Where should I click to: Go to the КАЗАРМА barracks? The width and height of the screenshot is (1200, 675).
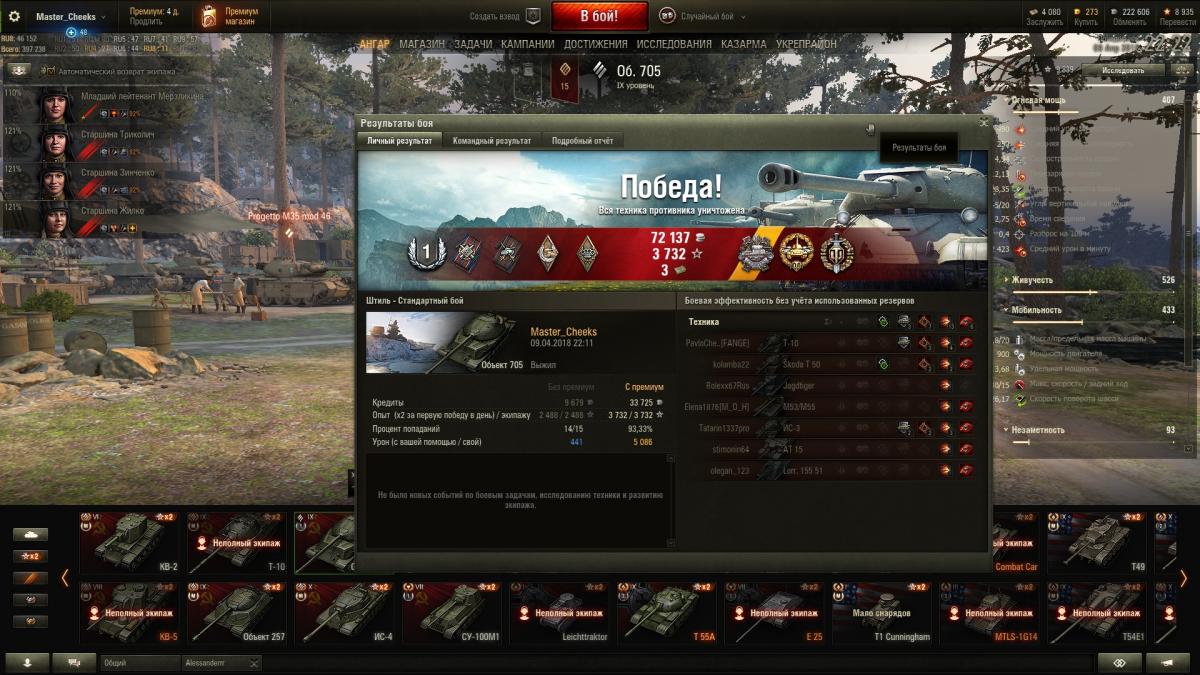click(x=744, y=44)
